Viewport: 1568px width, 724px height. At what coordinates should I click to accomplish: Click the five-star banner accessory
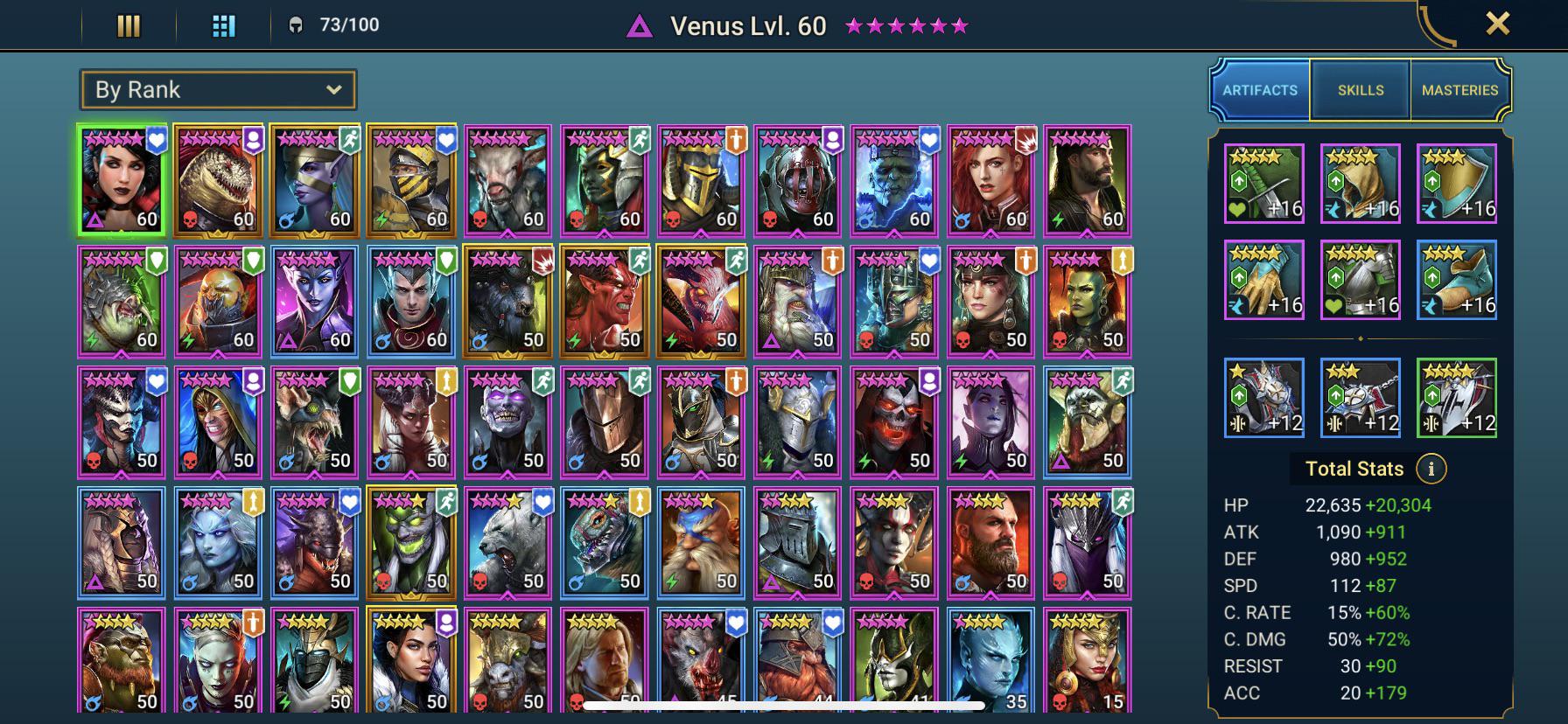point(1457,398)
